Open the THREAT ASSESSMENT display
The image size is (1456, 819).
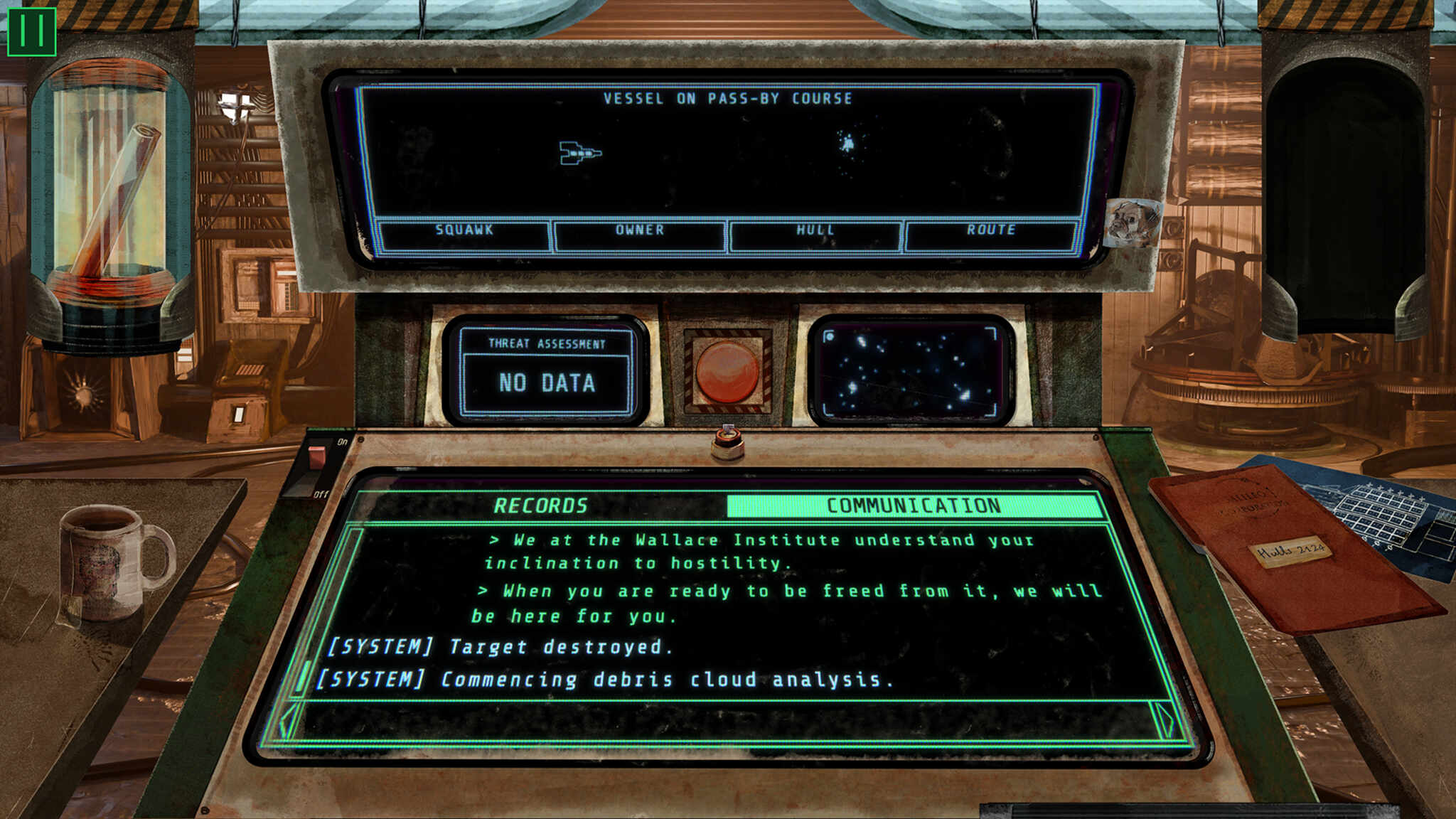[546, 371]
